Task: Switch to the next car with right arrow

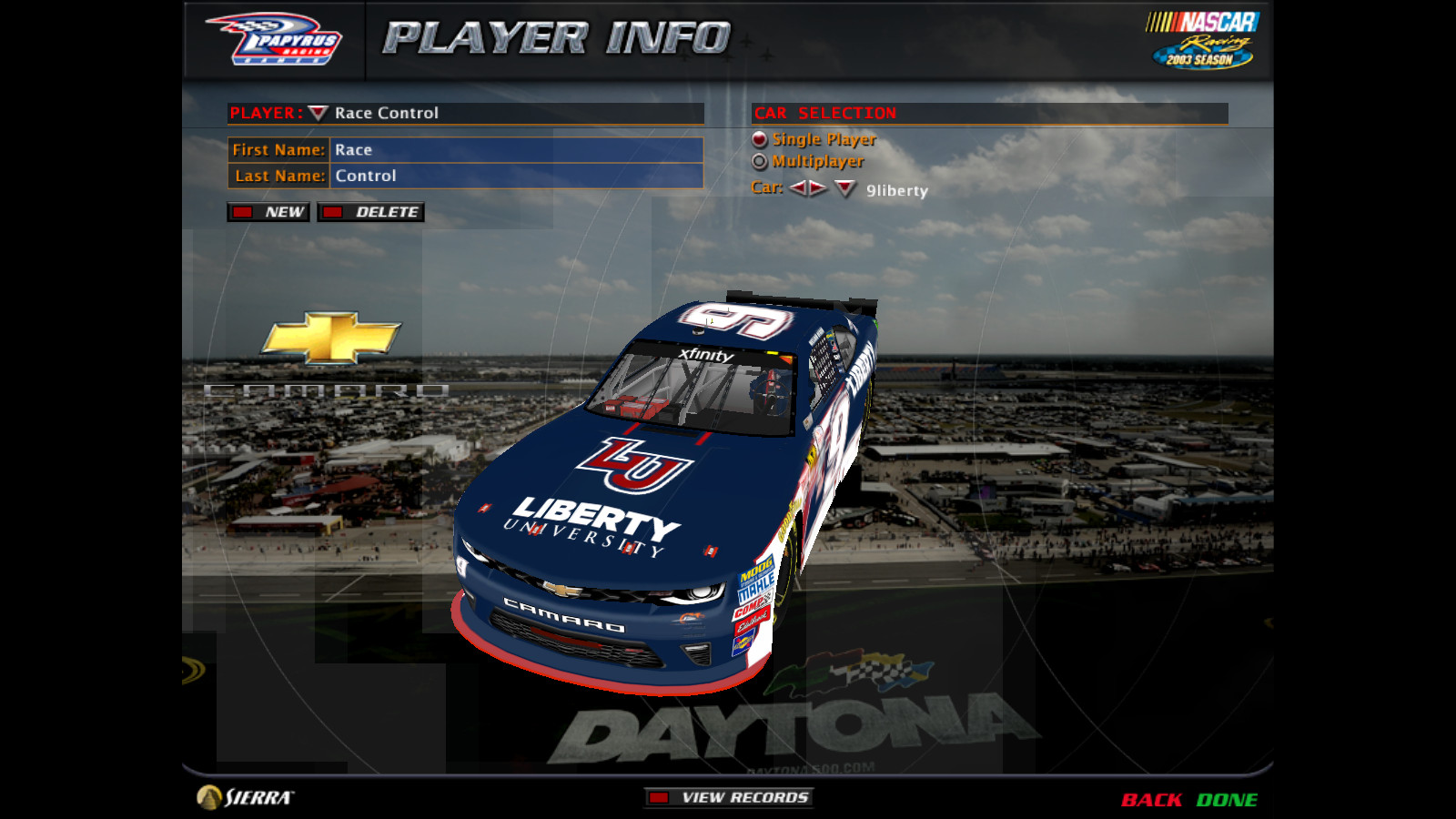Action: [x=818, y=188]
